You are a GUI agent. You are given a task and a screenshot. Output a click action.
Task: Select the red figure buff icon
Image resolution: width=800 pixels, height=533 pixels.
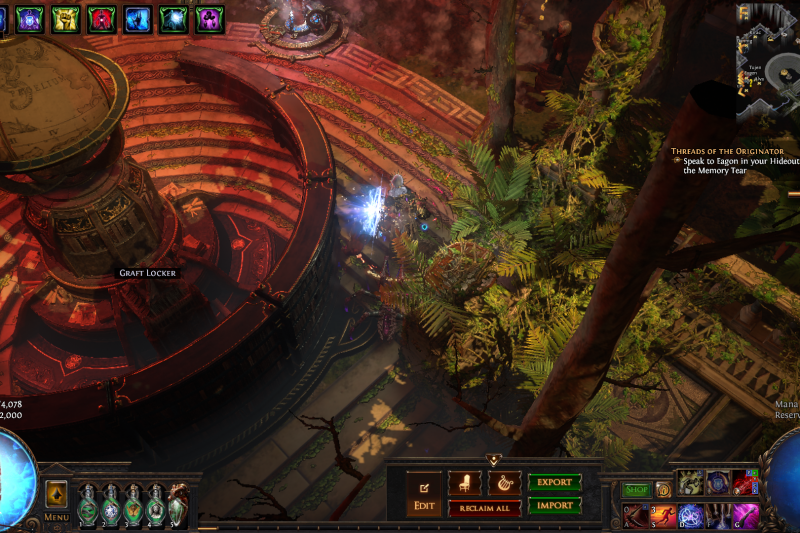coord(101,18)
